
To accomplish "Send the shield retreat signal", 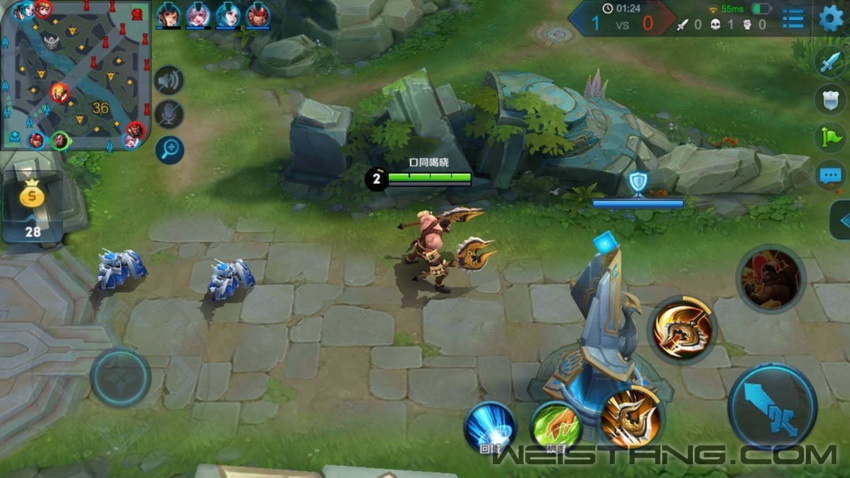I will (830, 99).
